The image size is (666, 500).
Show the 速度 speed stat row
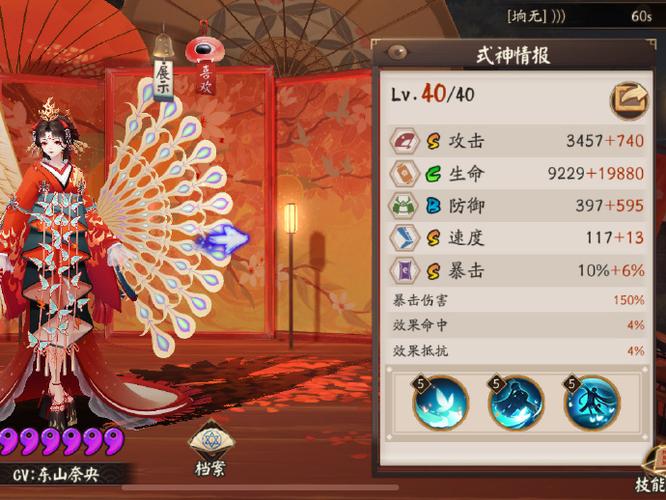click(518, 237)
